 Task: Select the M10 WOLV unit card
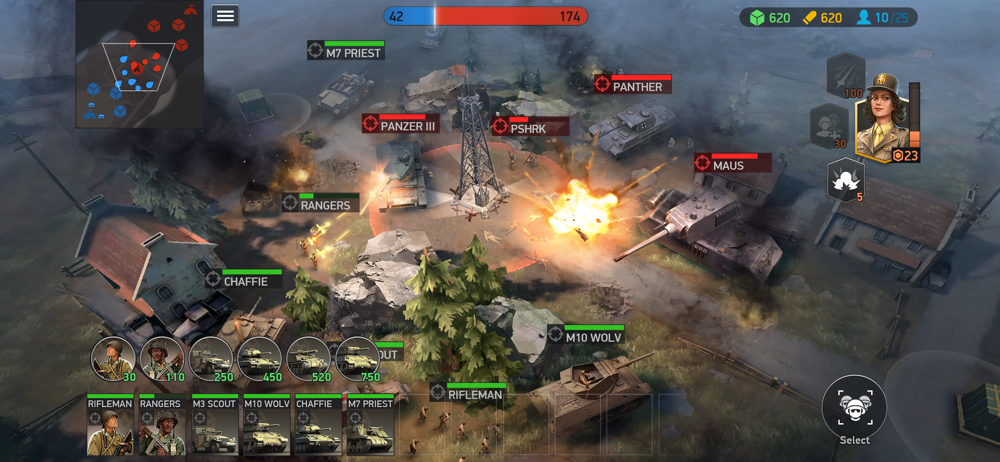click(x=265, y=425)
